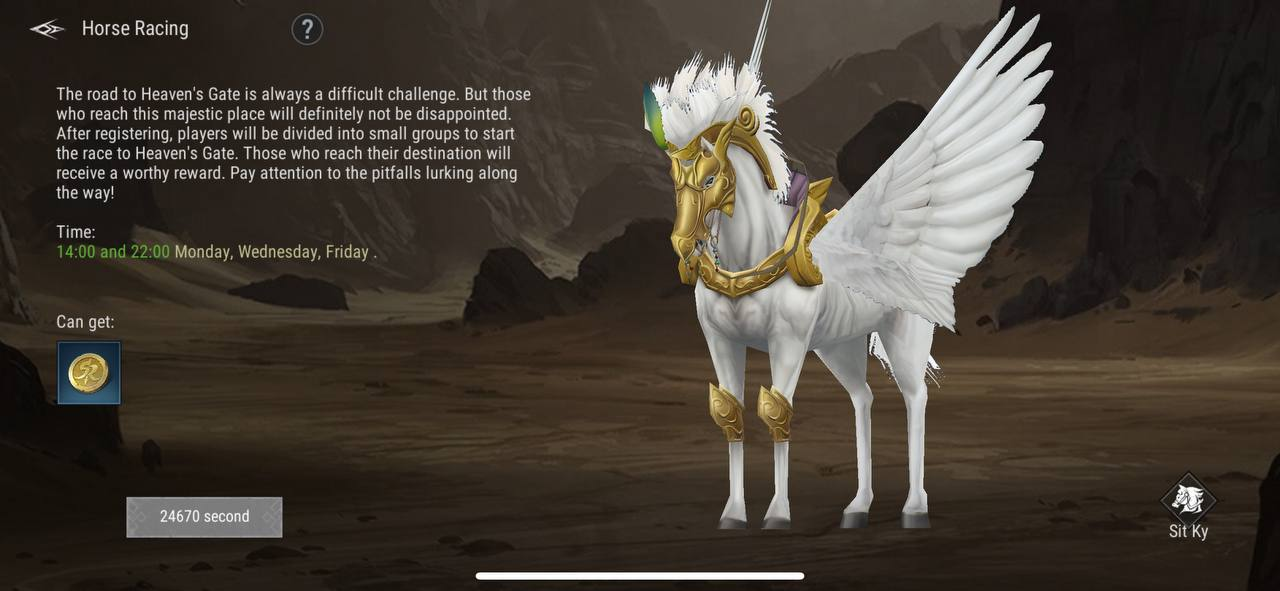
Task: Go back using the arrow beside Horse Racing
Action: tap(47, 29)
